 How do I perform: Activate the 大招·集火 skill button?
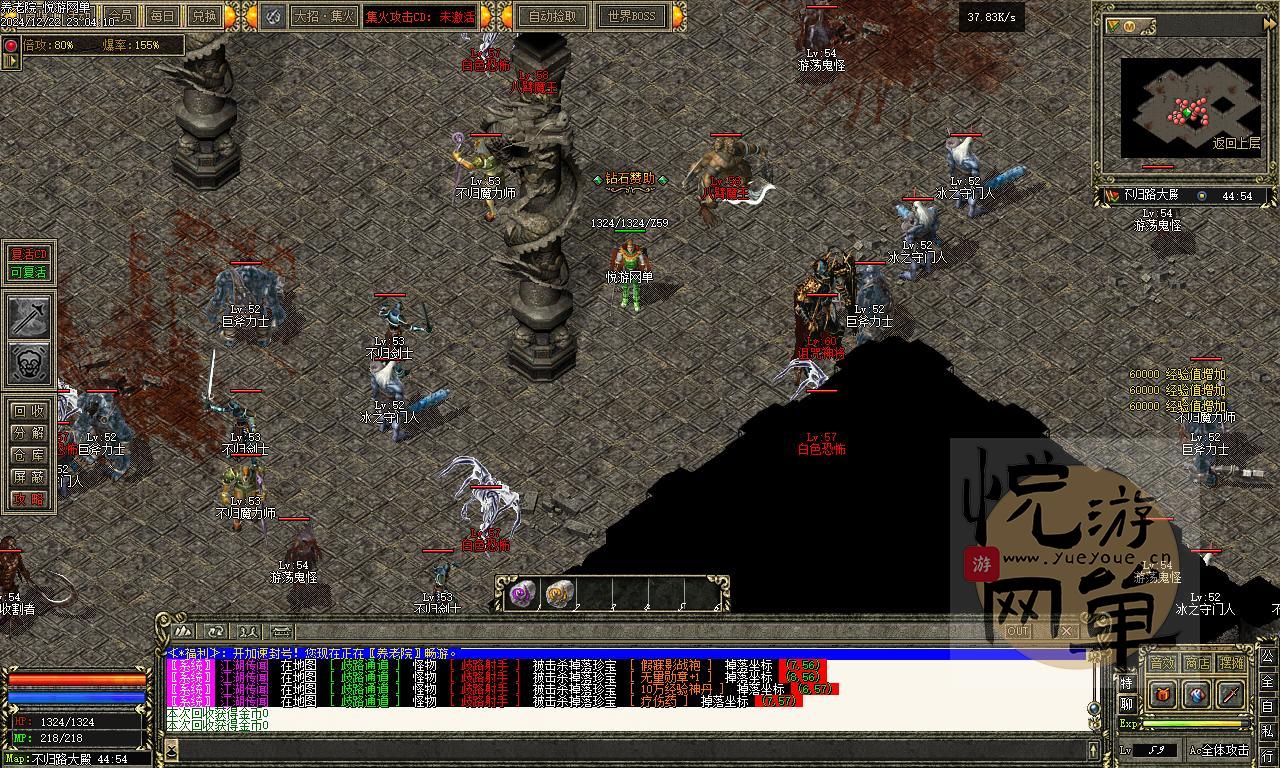pos(323,16)
